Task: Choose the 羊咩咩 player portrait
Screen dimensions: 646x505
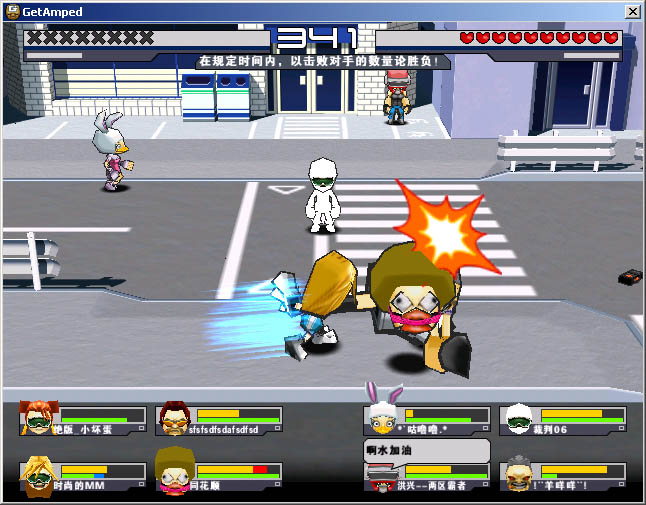Action: pos(517,474)
